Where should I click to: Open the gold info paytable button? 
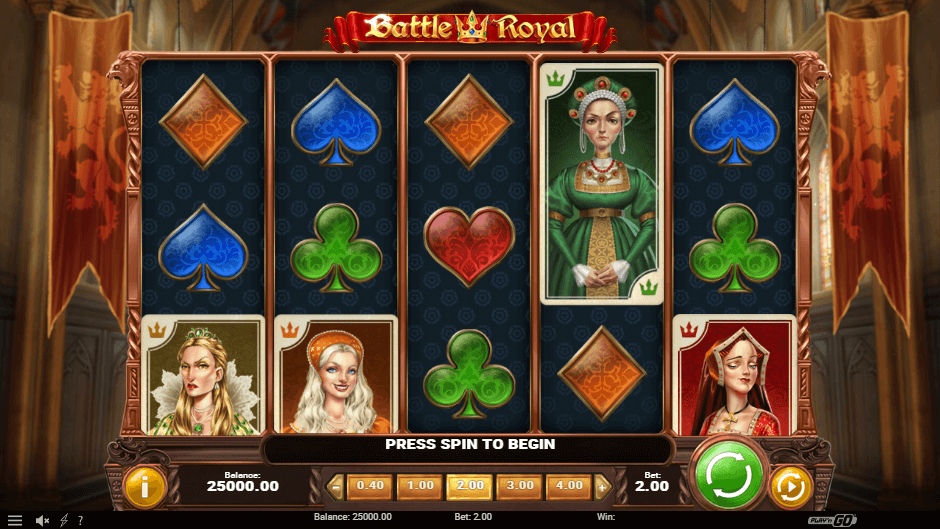point(145,487)
